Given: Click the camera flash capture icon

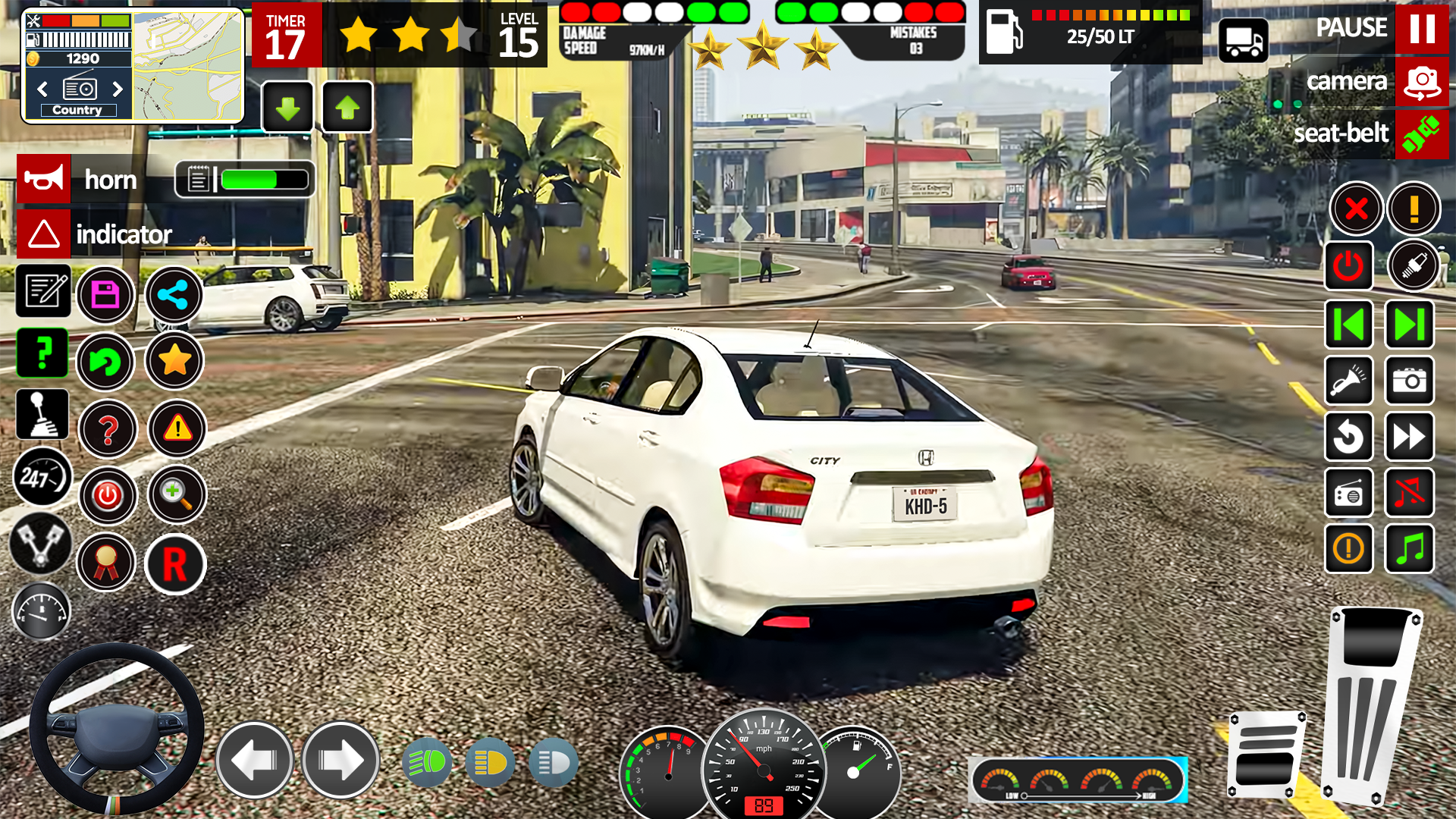Looking at the screenshot, I should (1409, 381).
